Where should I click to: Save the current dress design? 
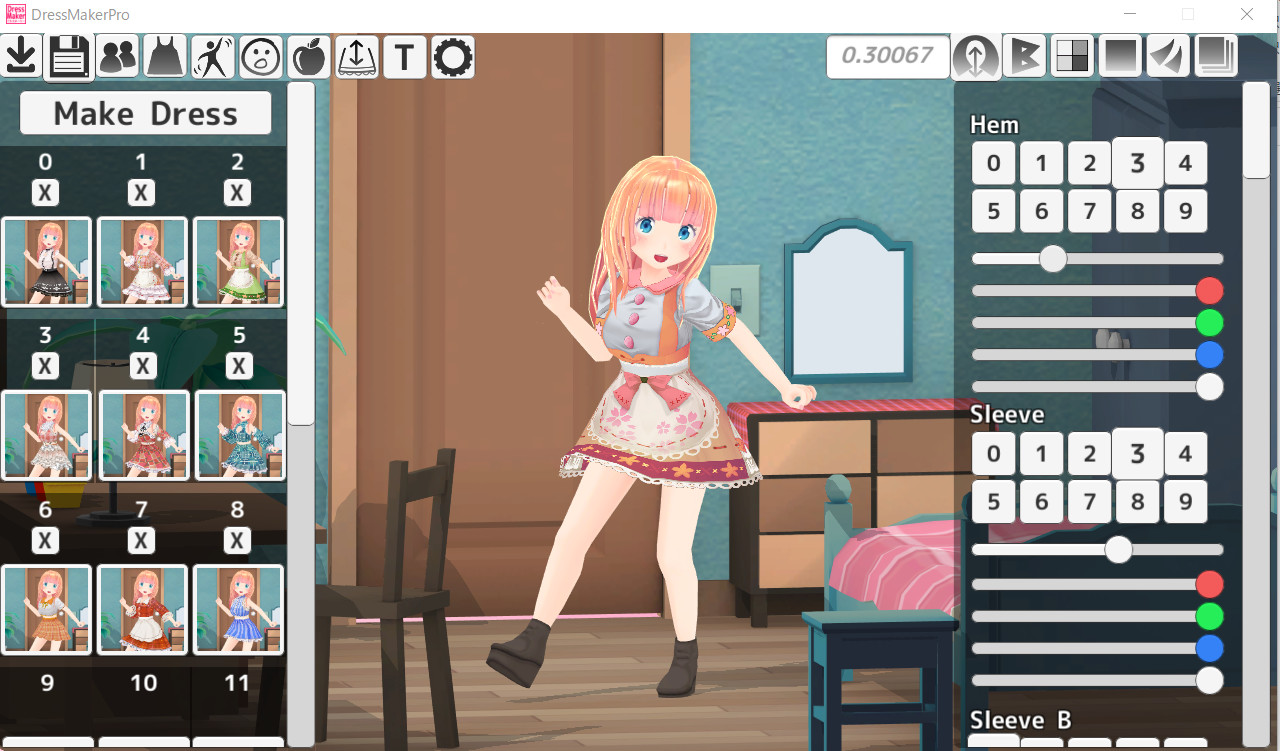68,57
